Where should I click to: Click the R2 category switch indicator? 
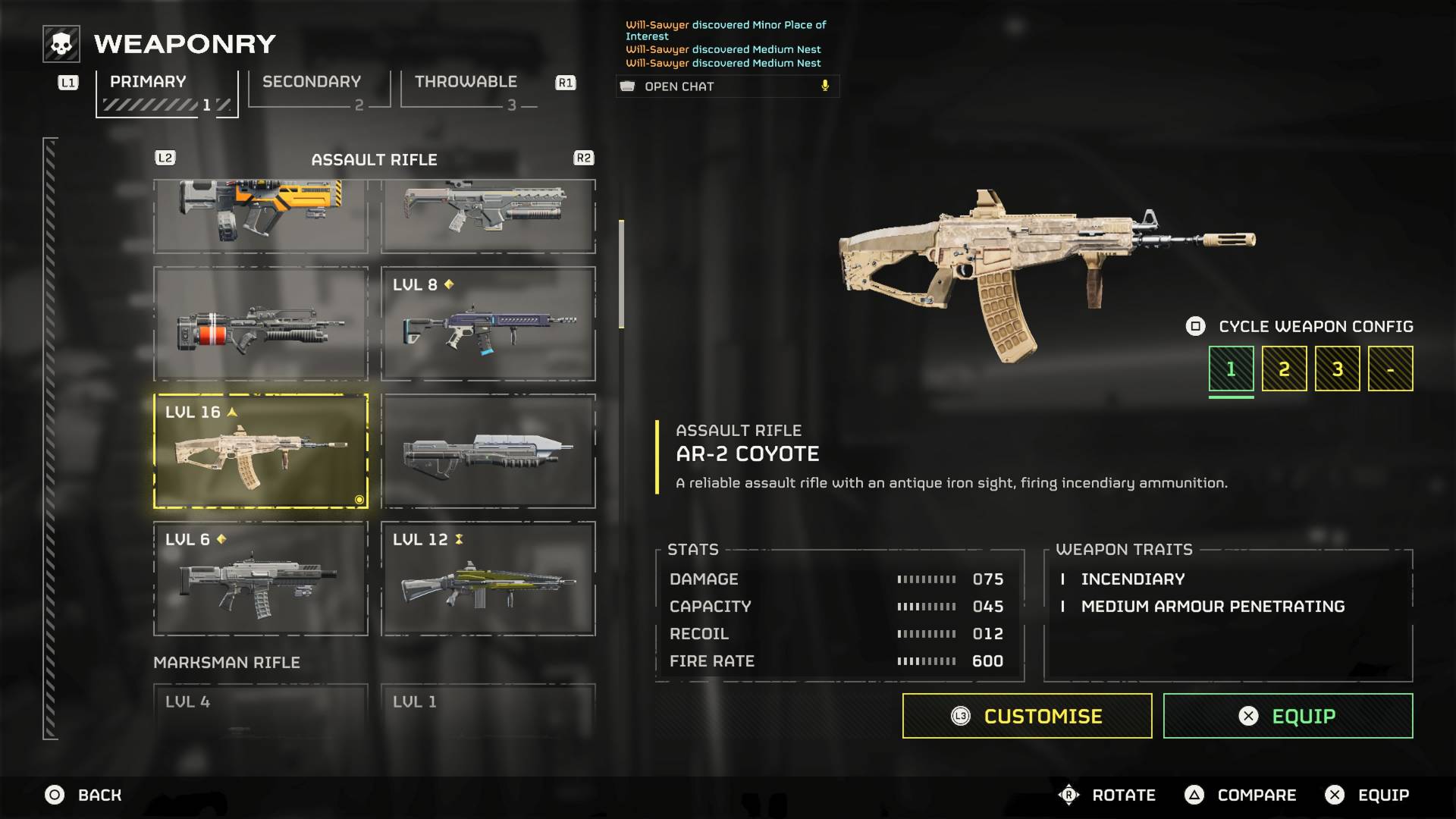(582, 158)
